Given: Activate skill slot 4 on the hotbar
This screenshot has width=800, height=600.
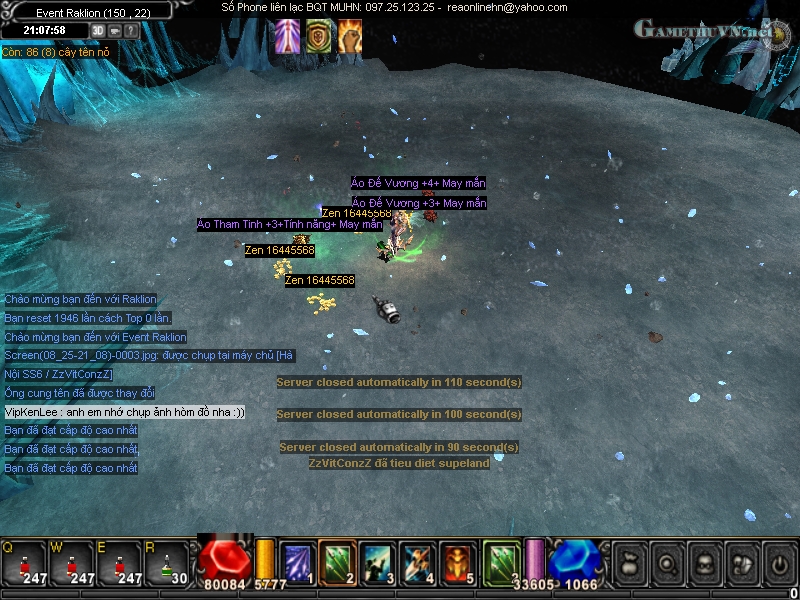Looking at the screenshot, I should point(418,564).
